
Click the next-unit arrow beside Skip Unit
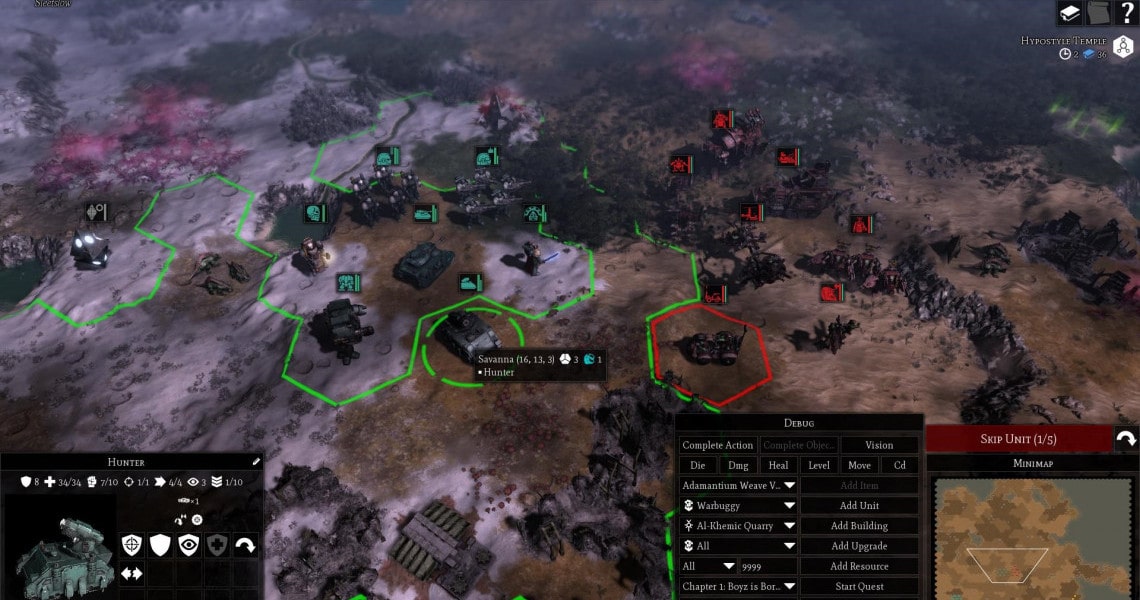click(x=1126, y=439)
